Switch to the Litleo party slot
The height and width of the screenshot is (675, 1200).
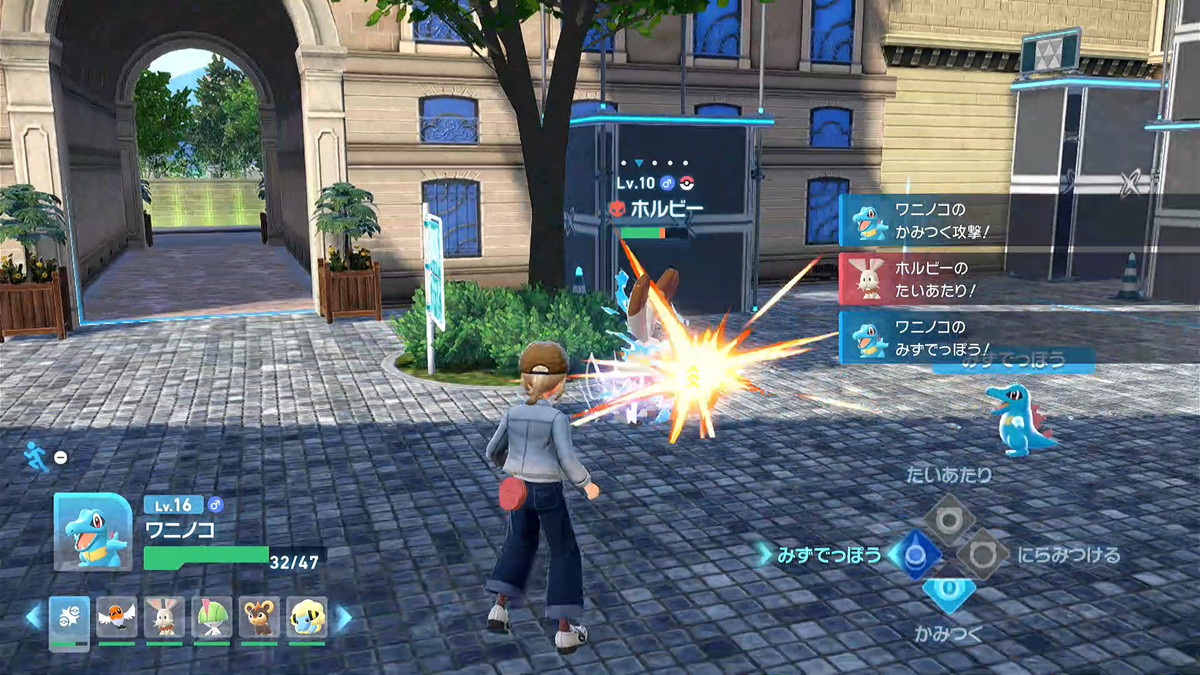pos(260,617)
